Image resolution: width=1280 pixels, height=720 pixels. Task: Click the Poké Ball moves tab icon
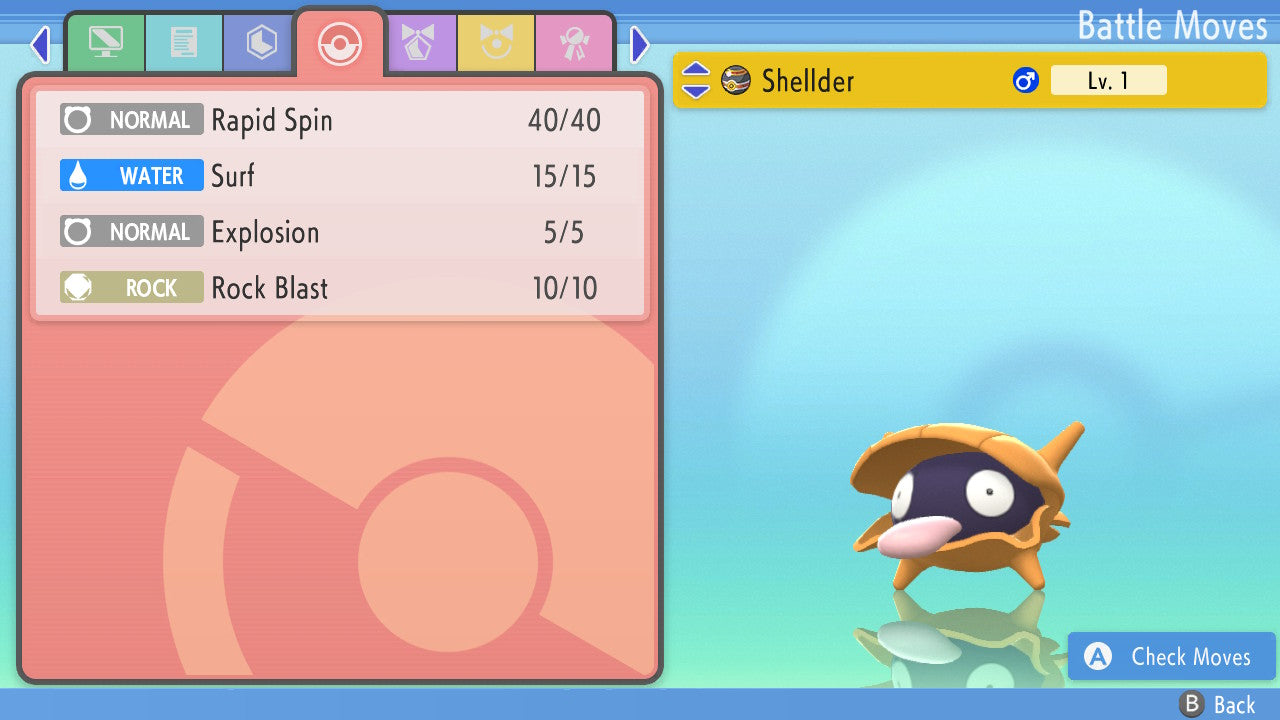point(340,42)
